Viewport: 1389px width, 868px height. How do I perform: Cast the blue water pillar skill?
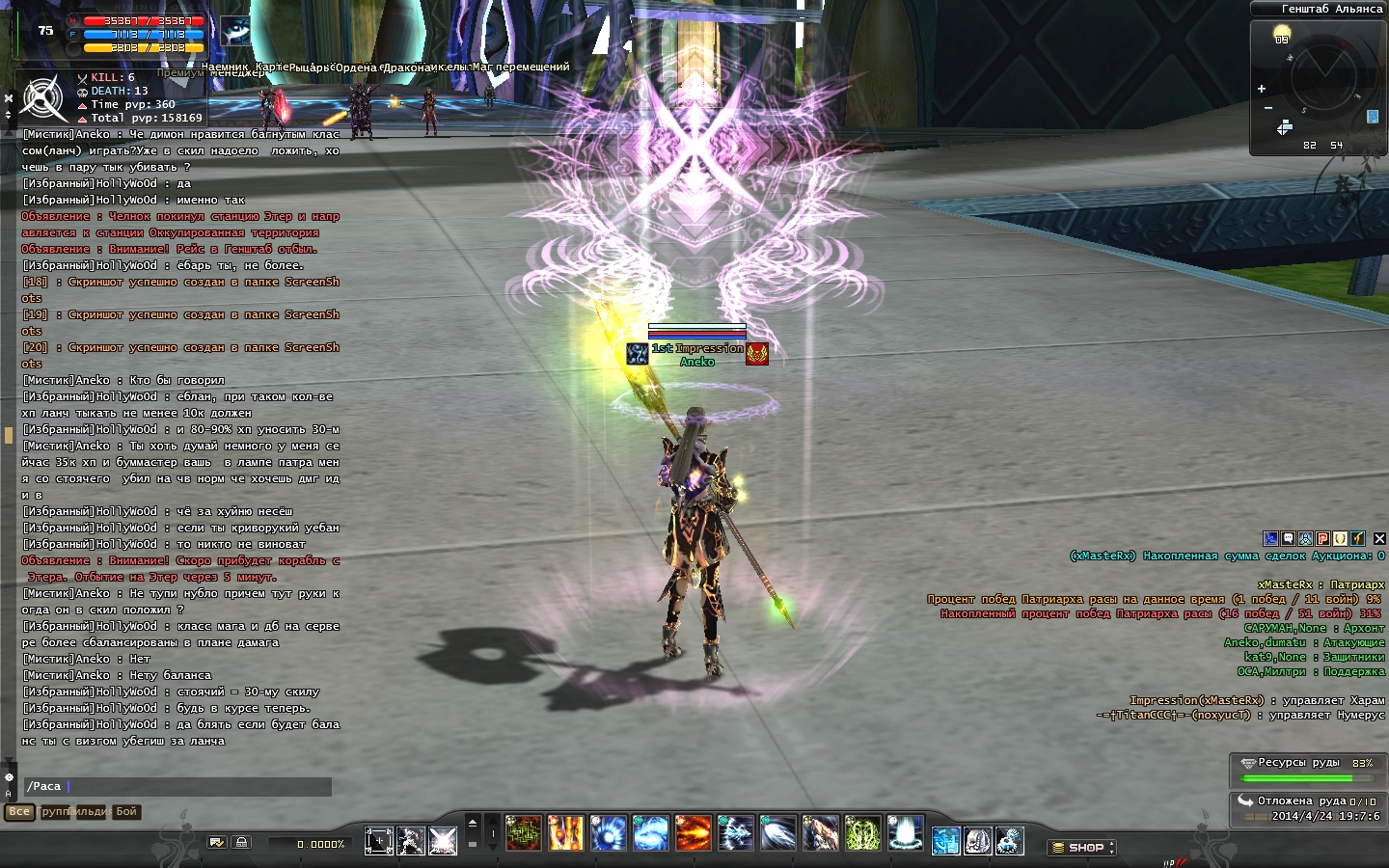click(906, 833)
